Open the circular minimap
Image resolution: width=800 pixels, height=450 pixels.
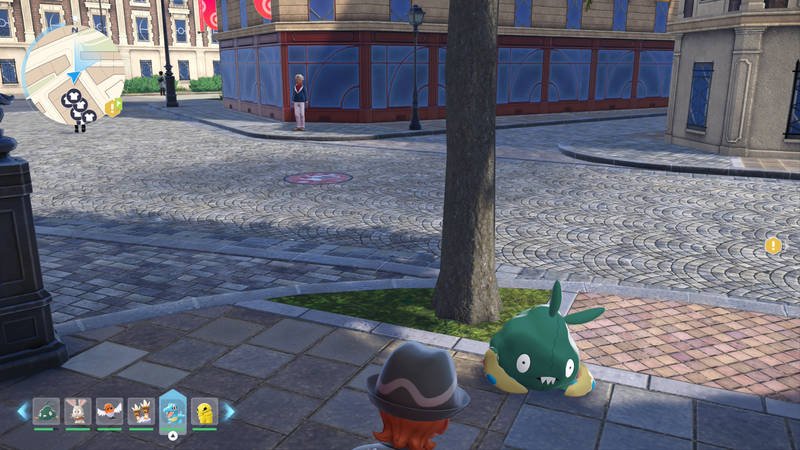point(72,70)
